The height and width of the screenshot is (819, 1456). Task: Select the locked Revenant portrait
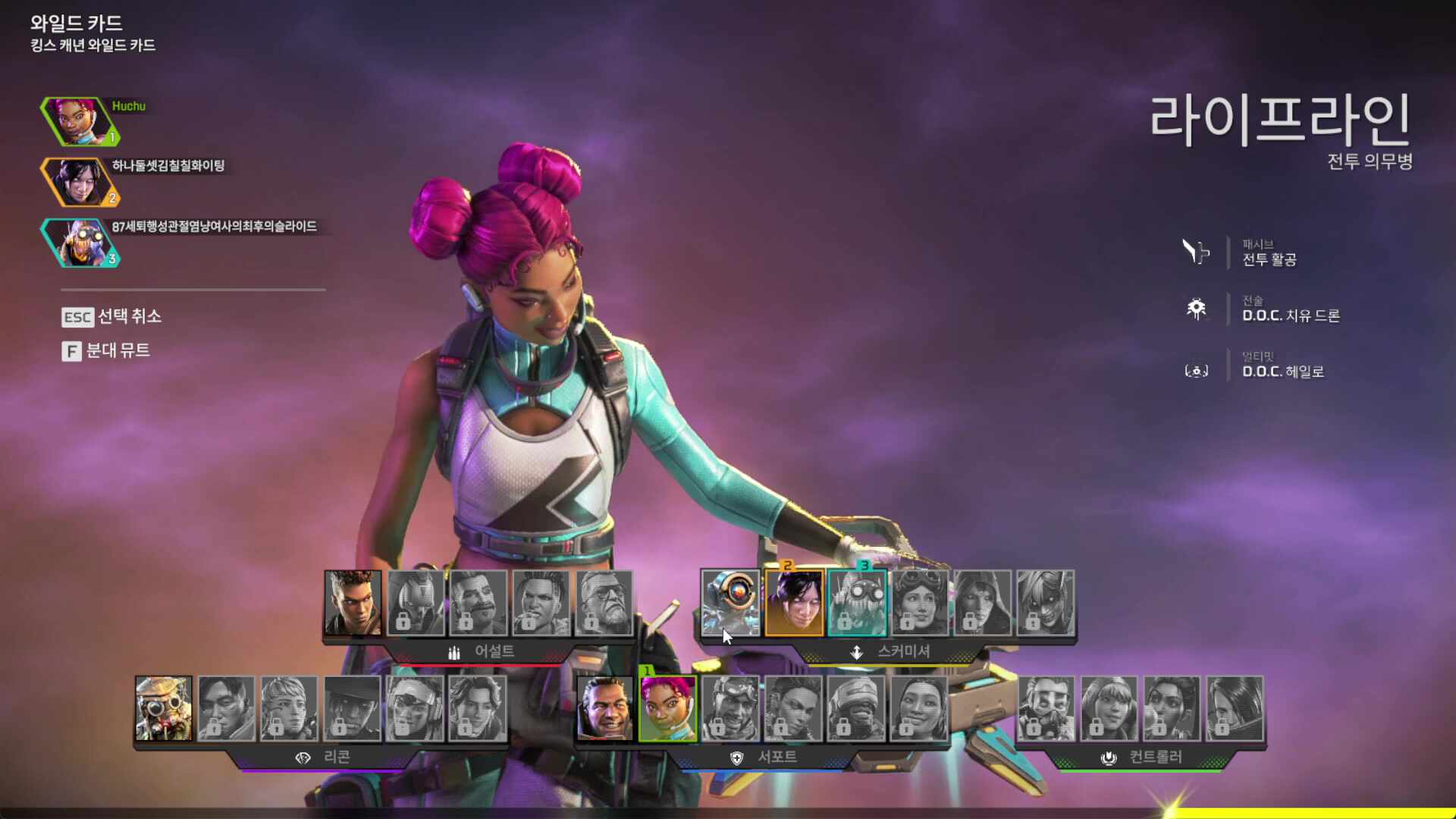click(416, 603)
